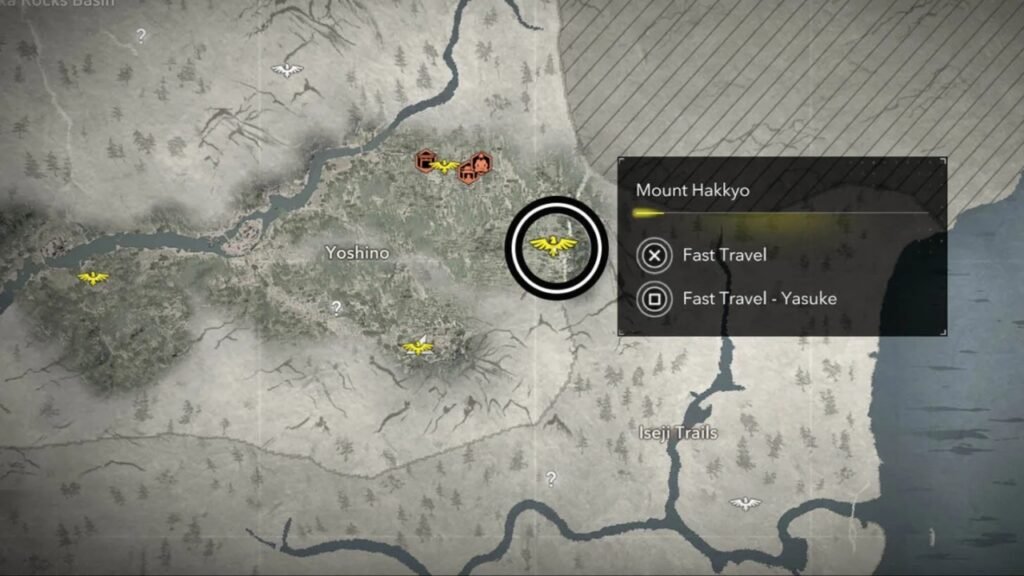
Task: Select the circled Mount Hakkyo viewpoint marker
Action: tap(556, 245)
